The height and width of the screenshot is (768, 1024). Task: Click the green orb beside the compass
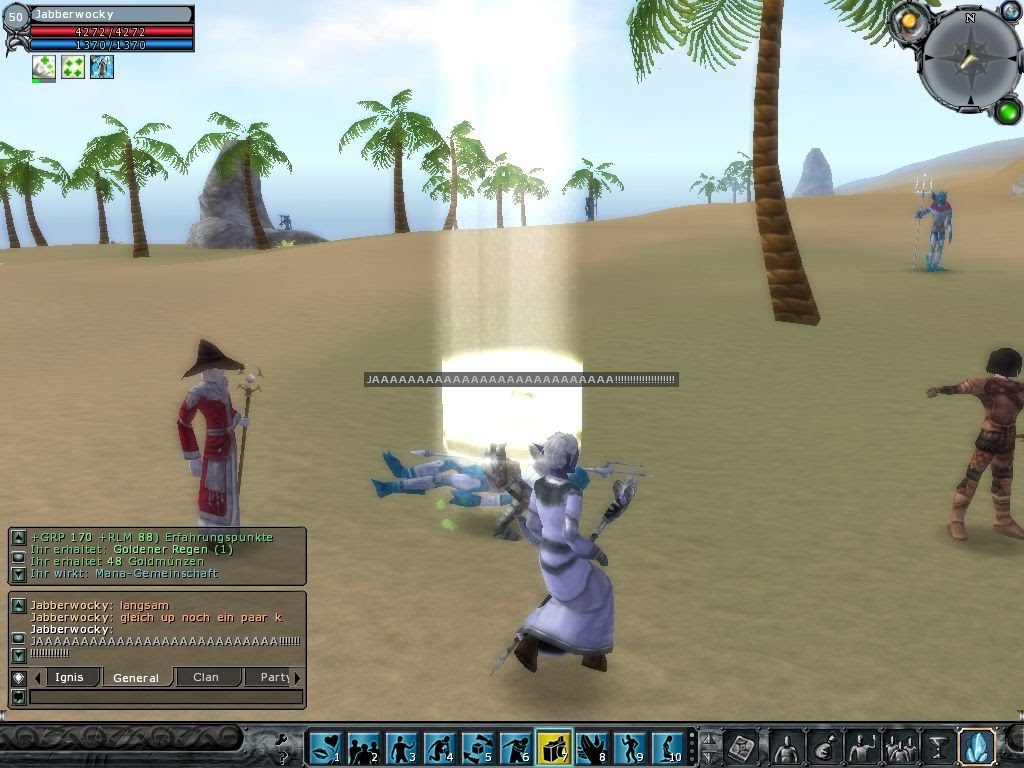[x=1007, y=110]
